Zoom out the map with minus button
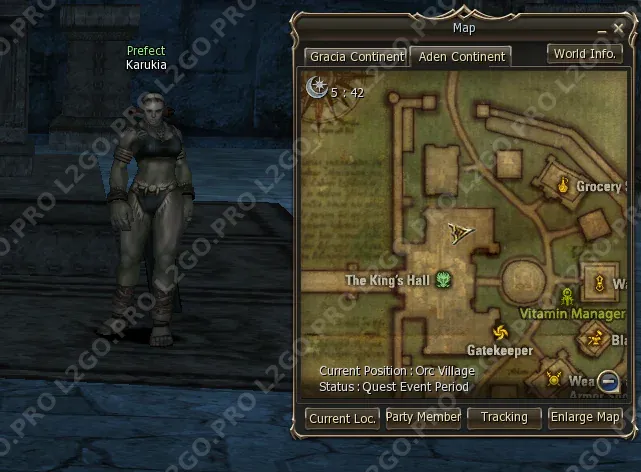This screenshot has width=641, height=472. [x=608, y=380]
